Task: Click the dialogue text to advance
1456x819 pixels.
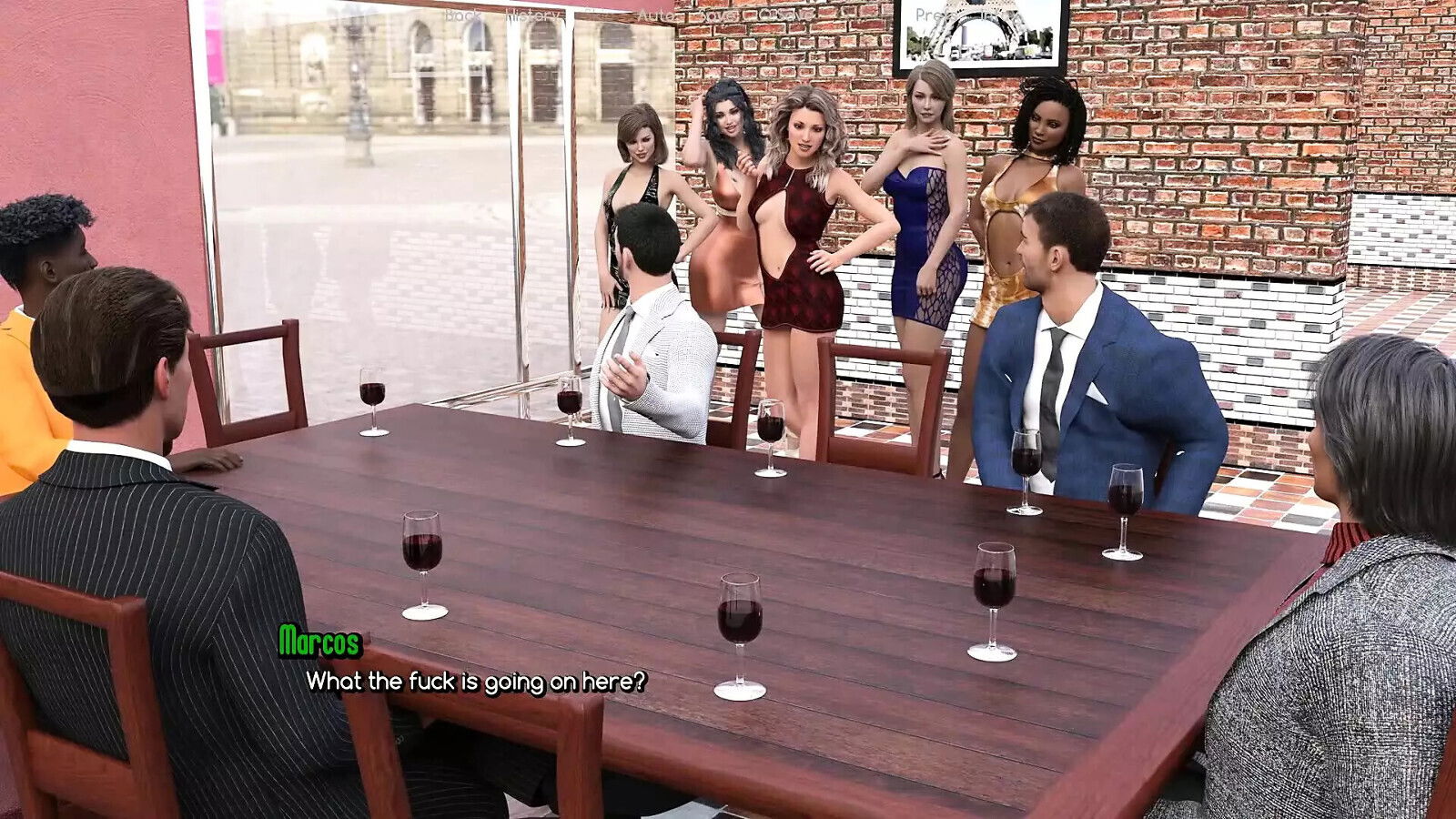Action: tap(478, 680)
